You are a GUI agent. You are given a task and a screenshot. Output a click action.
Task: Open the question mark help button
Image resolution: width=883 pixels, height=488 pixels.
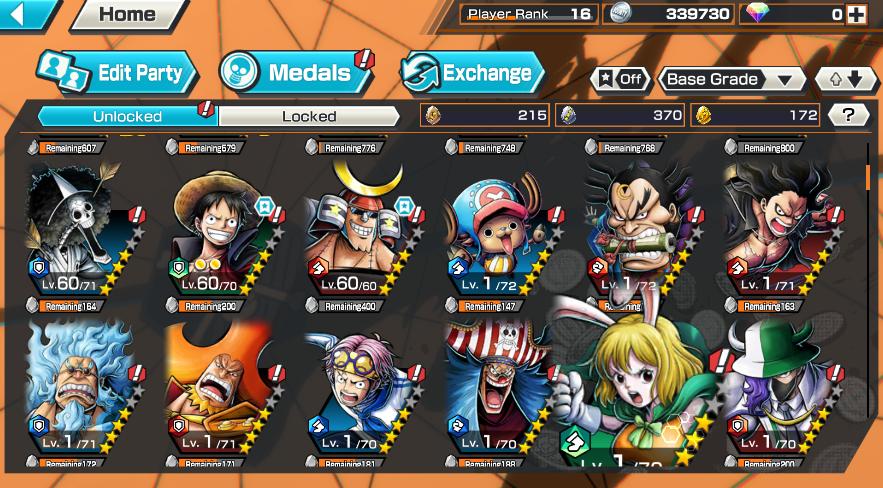(849, 115)
